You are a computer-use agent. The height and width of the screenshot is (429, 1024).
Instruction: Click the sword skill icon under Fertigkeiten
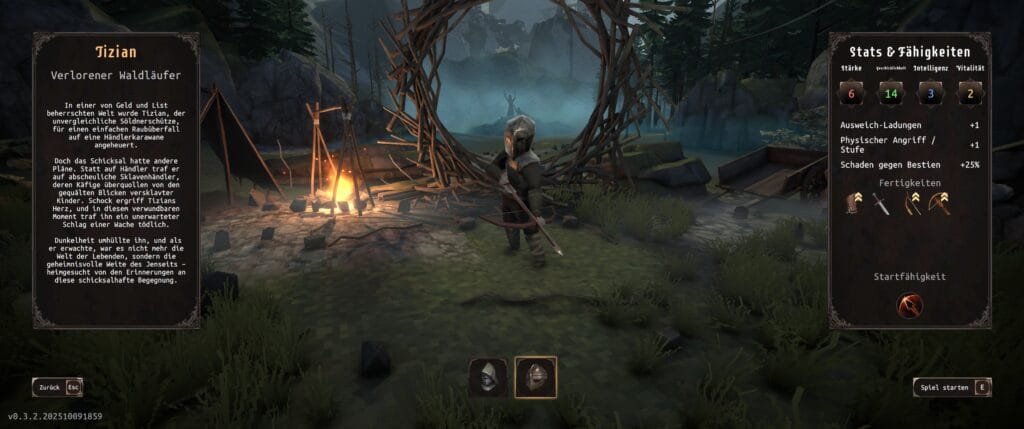tap(880, 204)
